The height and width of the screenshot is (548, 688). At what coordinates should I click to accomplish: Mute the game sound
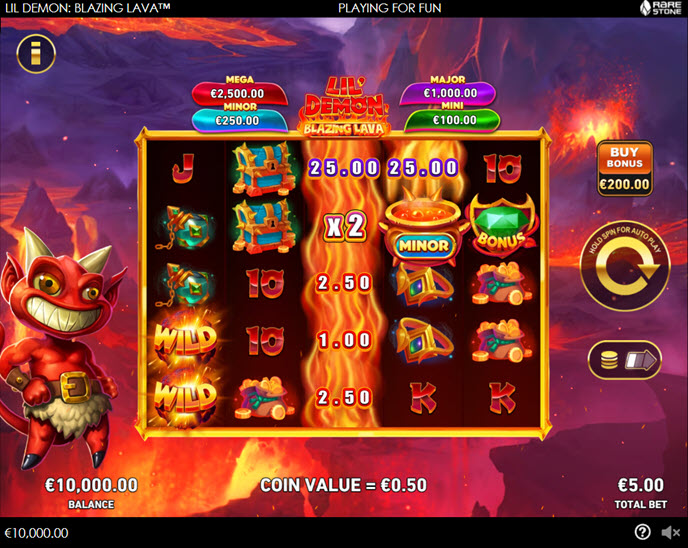click(x=670, y=532)
